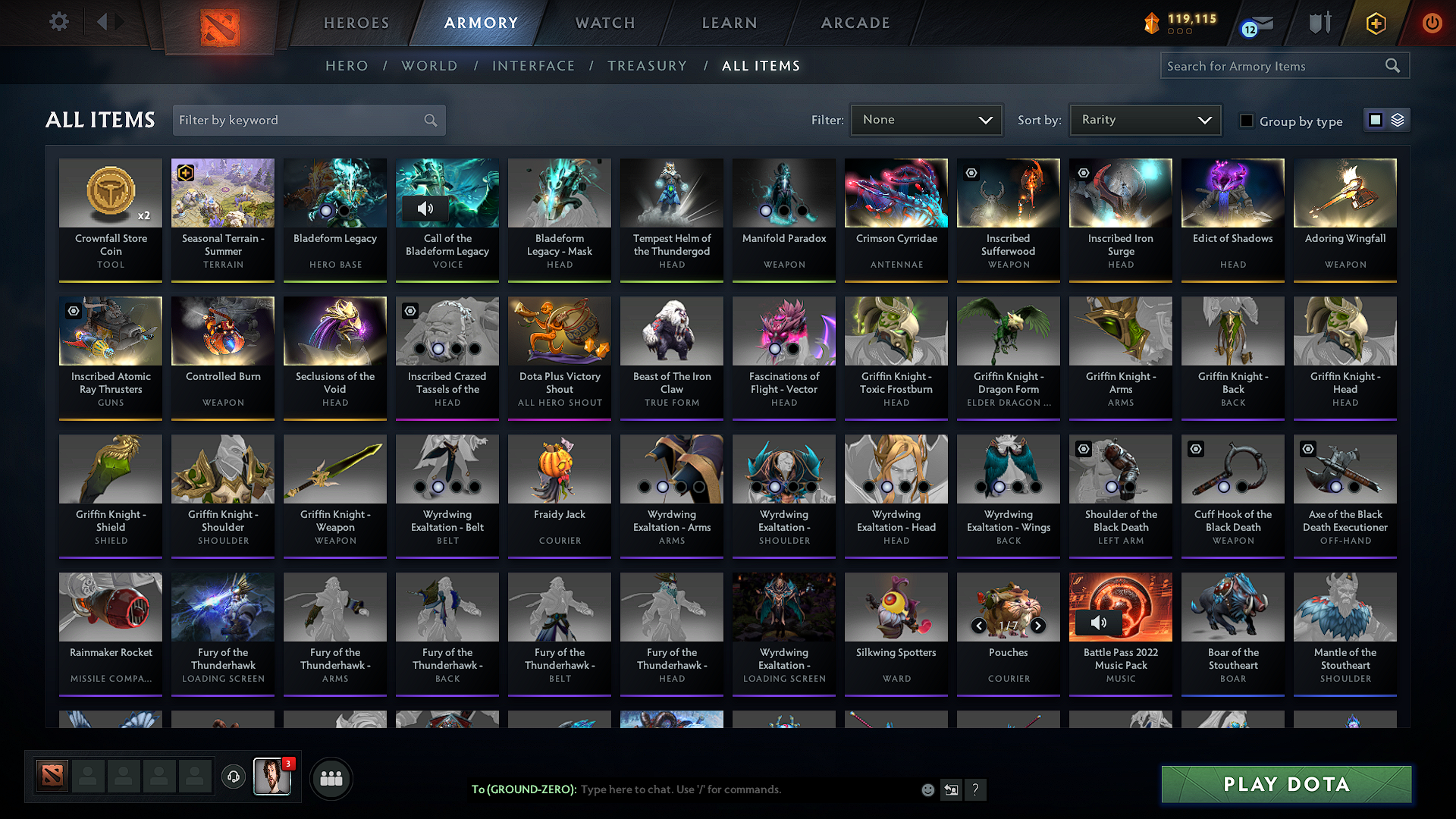Click the Armory shield and sword icon
1456x819 pixels.
click(x=1319, y=23)
